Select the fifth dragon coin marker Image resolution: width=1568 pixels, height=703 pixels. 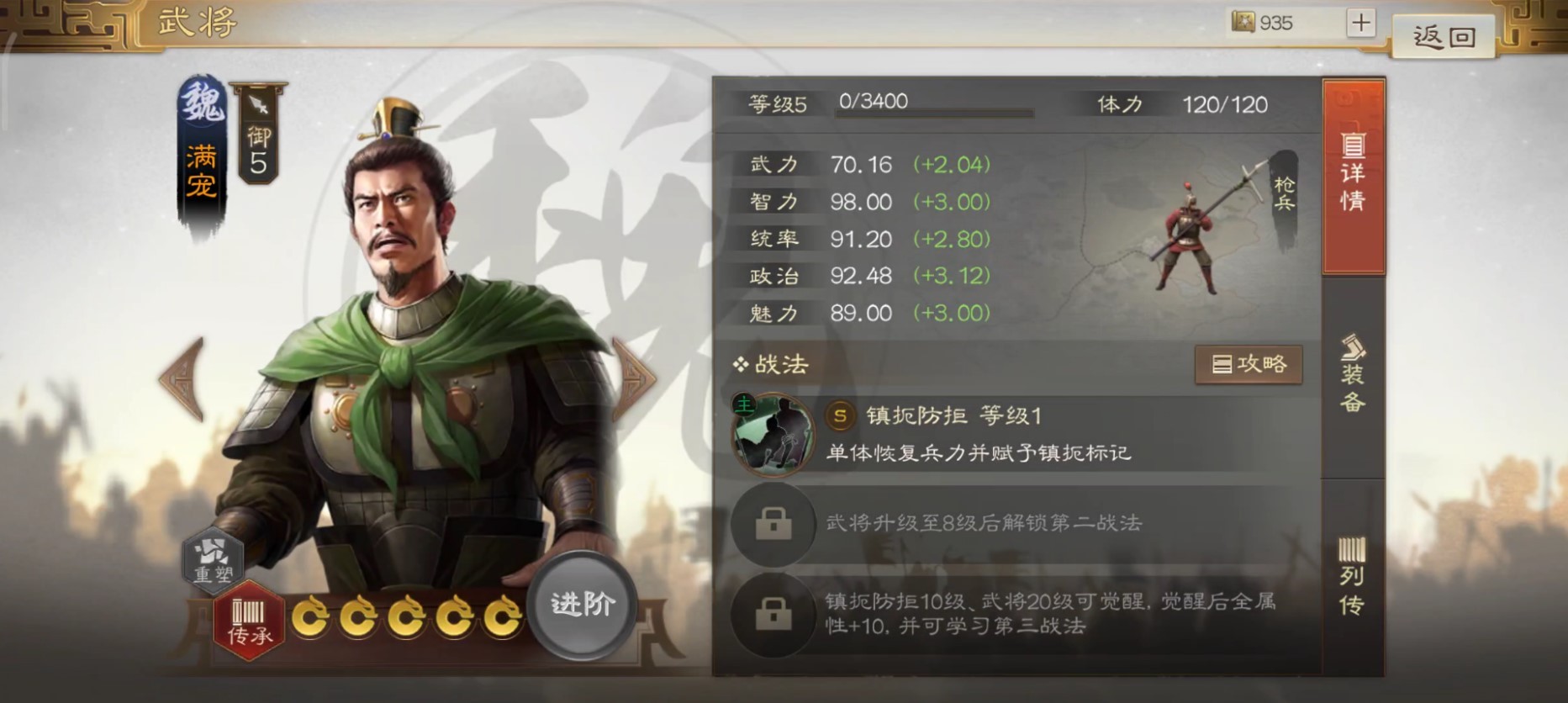pos(500,618)
